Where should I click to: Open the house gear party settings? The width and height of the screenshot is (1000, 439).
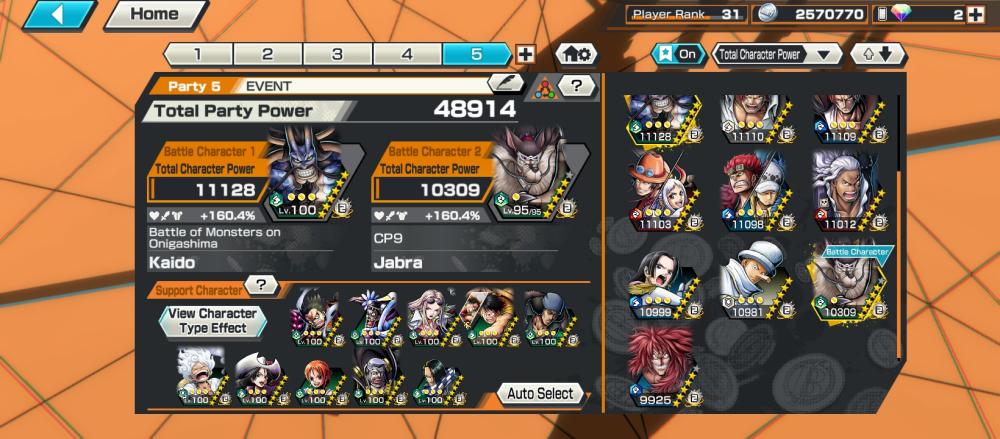577,55
